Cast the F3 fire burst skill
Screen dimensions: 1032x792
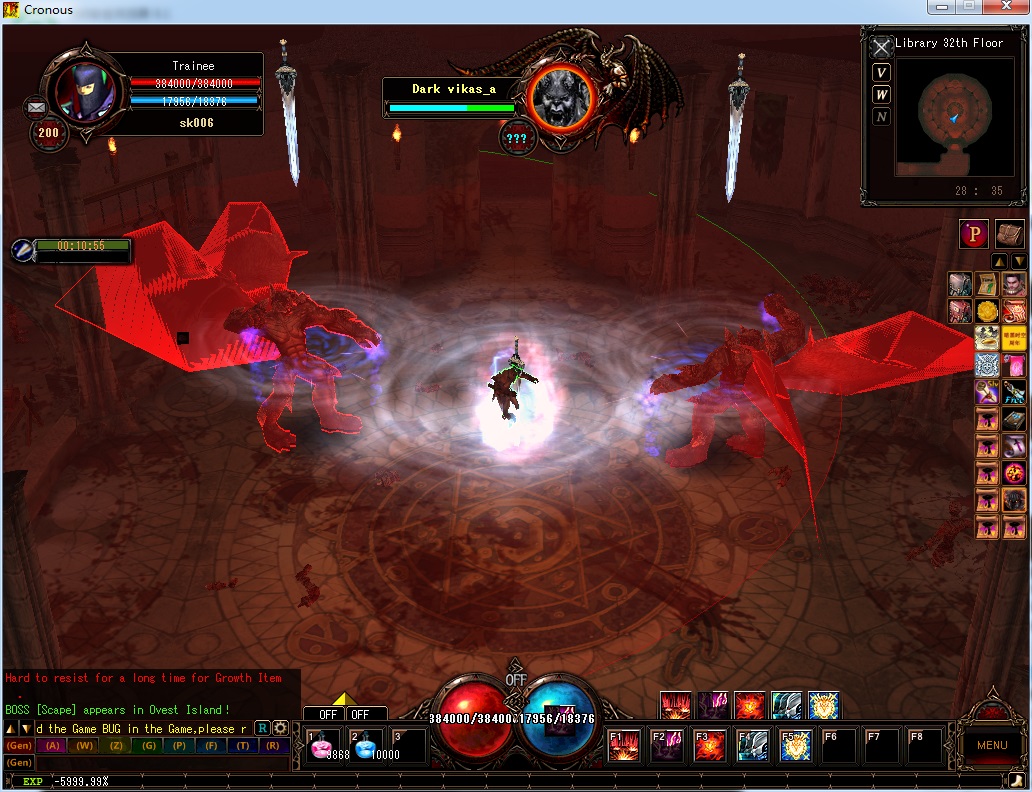710,746
